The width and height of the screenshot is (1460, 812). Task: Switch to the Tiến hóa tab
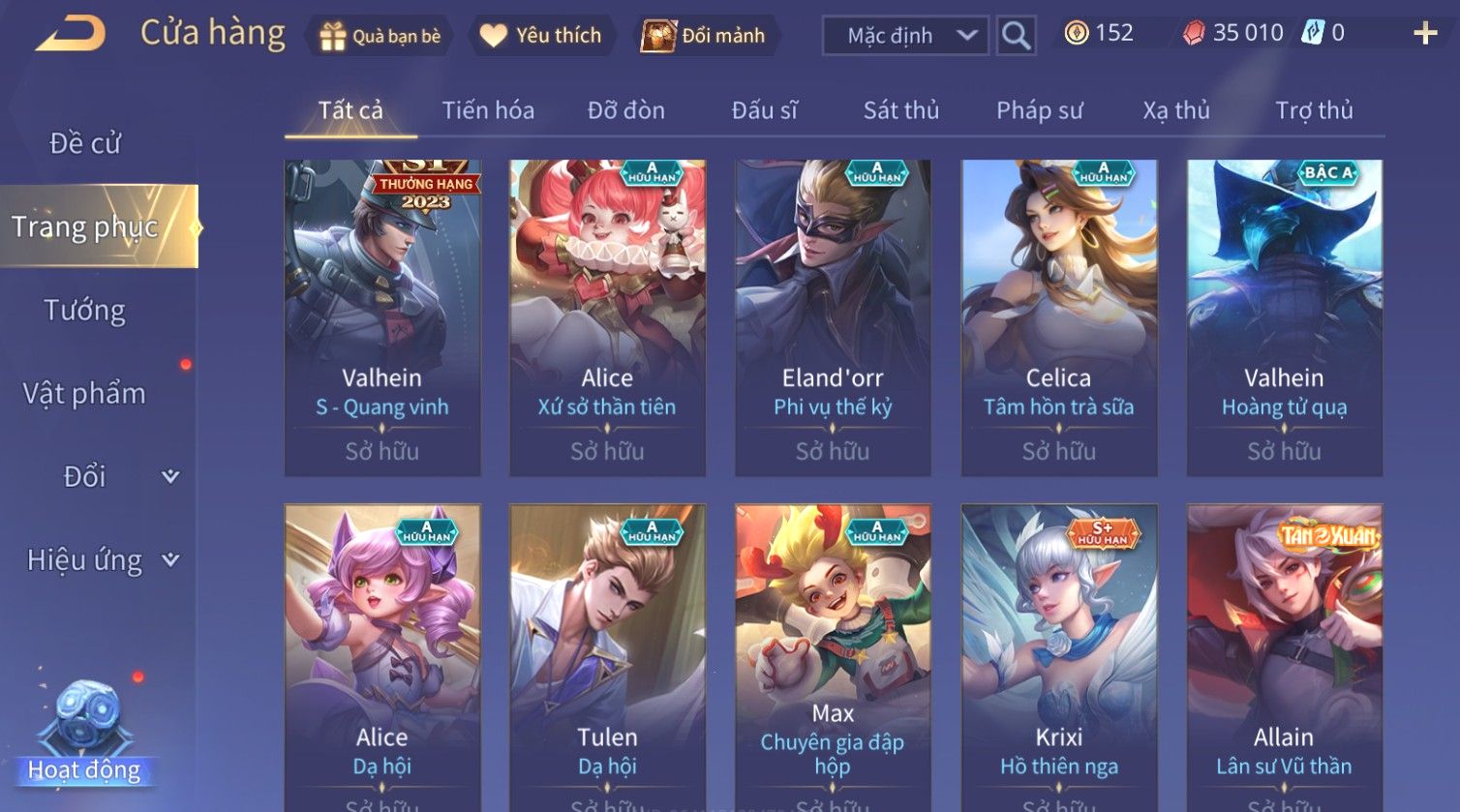pyautogui.click(x=488, y=110)
